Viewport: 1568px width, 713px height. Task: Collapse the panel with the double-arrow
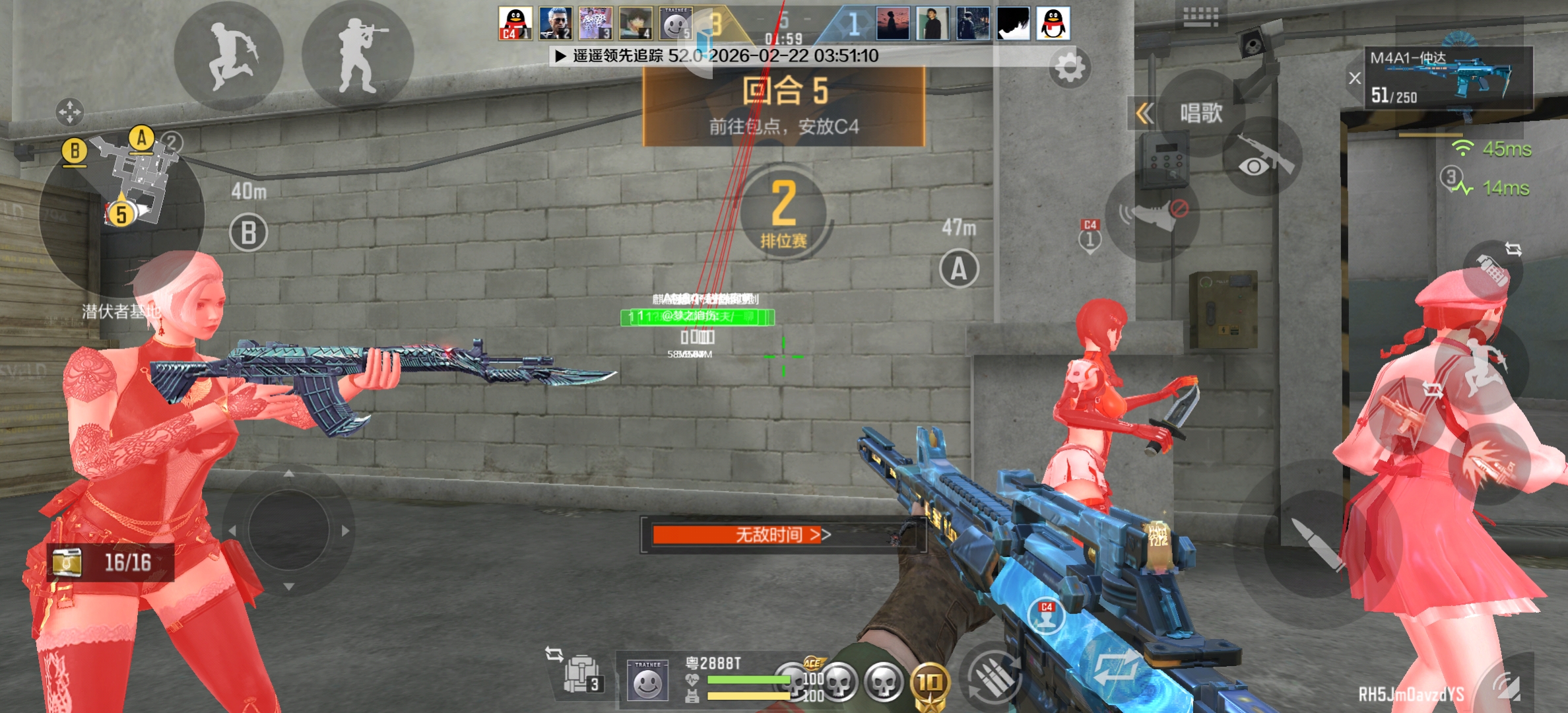1145,114
